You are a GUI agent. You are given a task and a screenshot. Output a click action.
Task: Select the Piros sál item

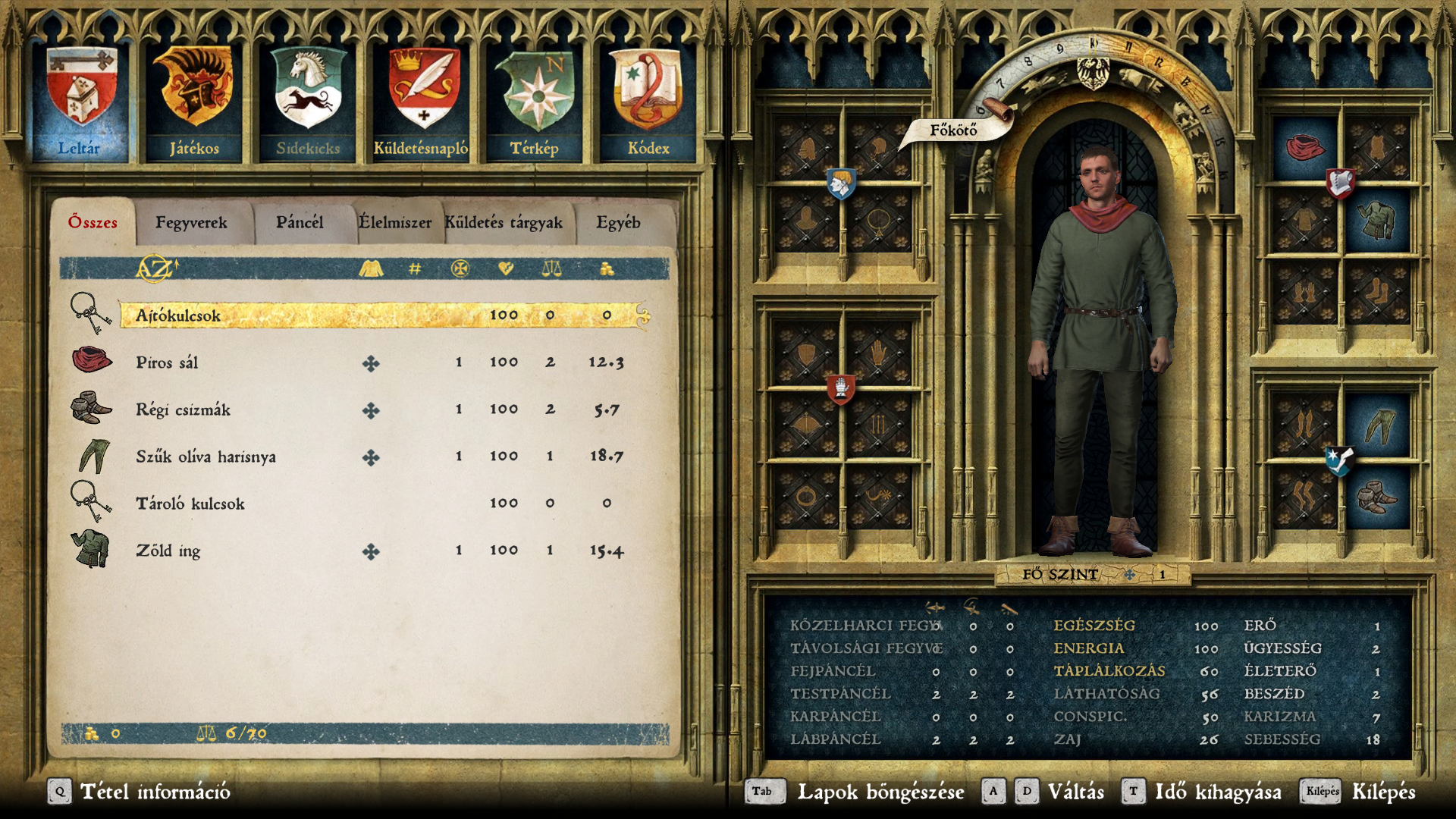(167, 362)
